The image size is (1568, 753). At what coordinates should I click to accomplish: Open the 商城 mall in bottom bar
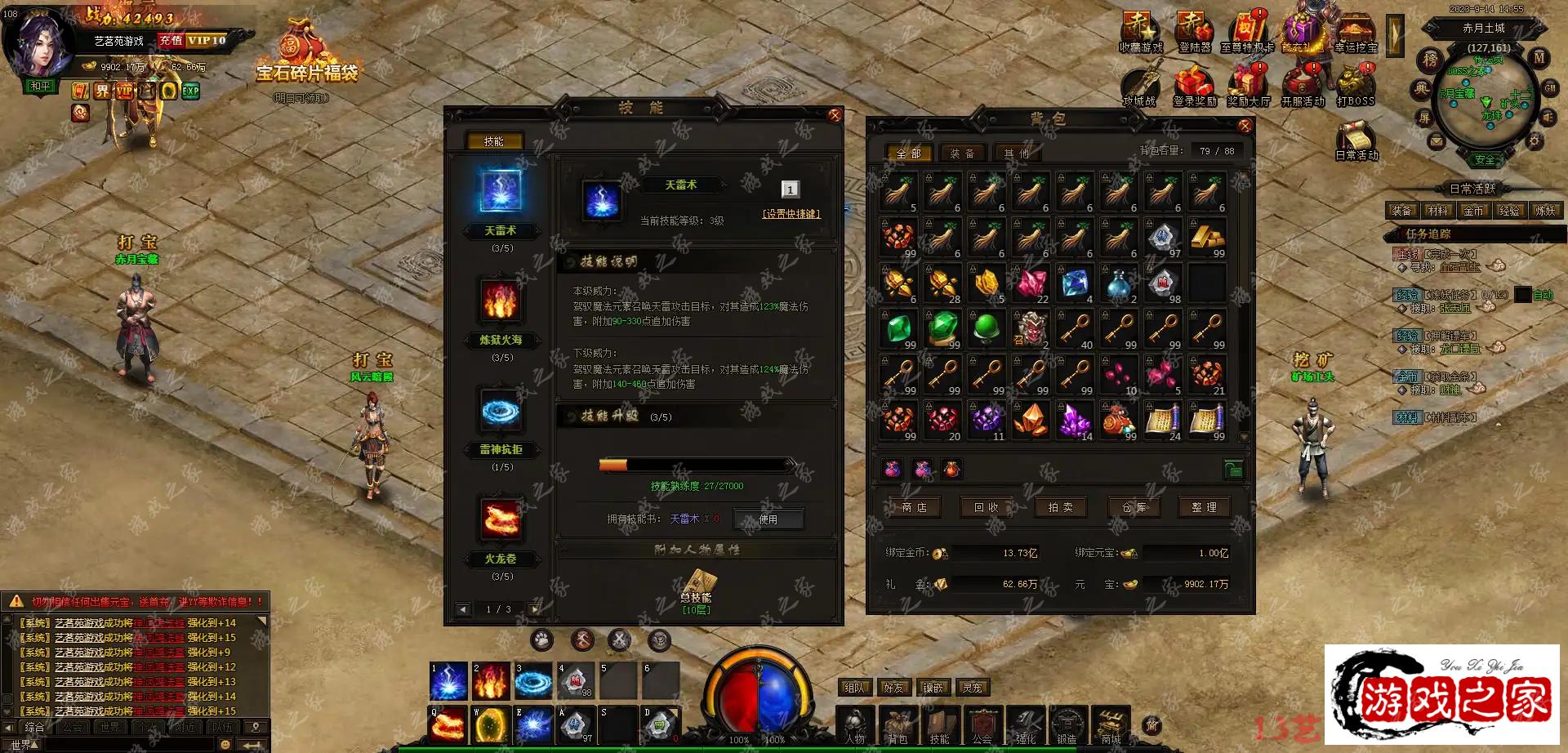[1111, 724]
